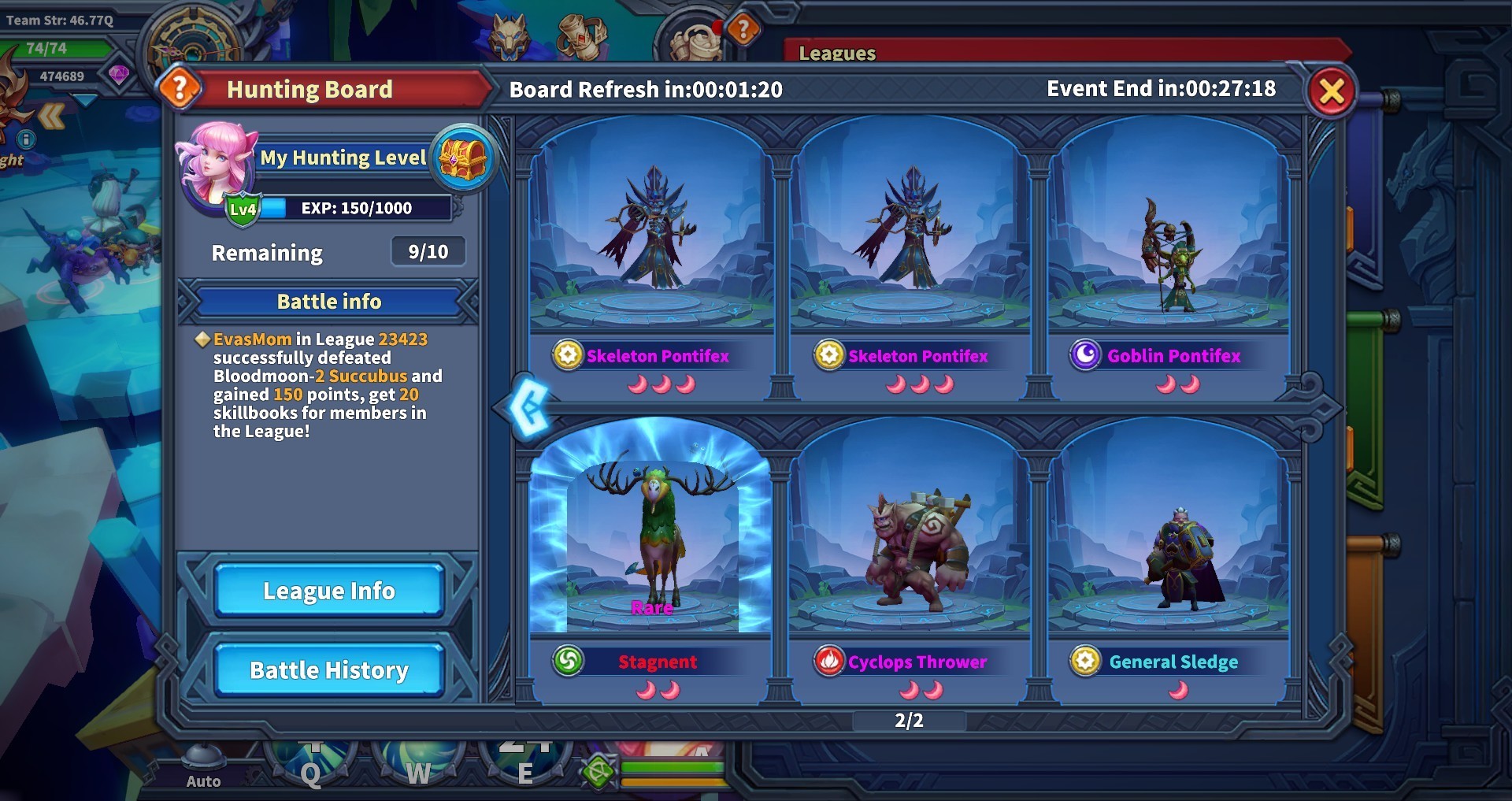Toggle Auto battle mode
The image size is (1512, 801).
click(x=204, y=762)
